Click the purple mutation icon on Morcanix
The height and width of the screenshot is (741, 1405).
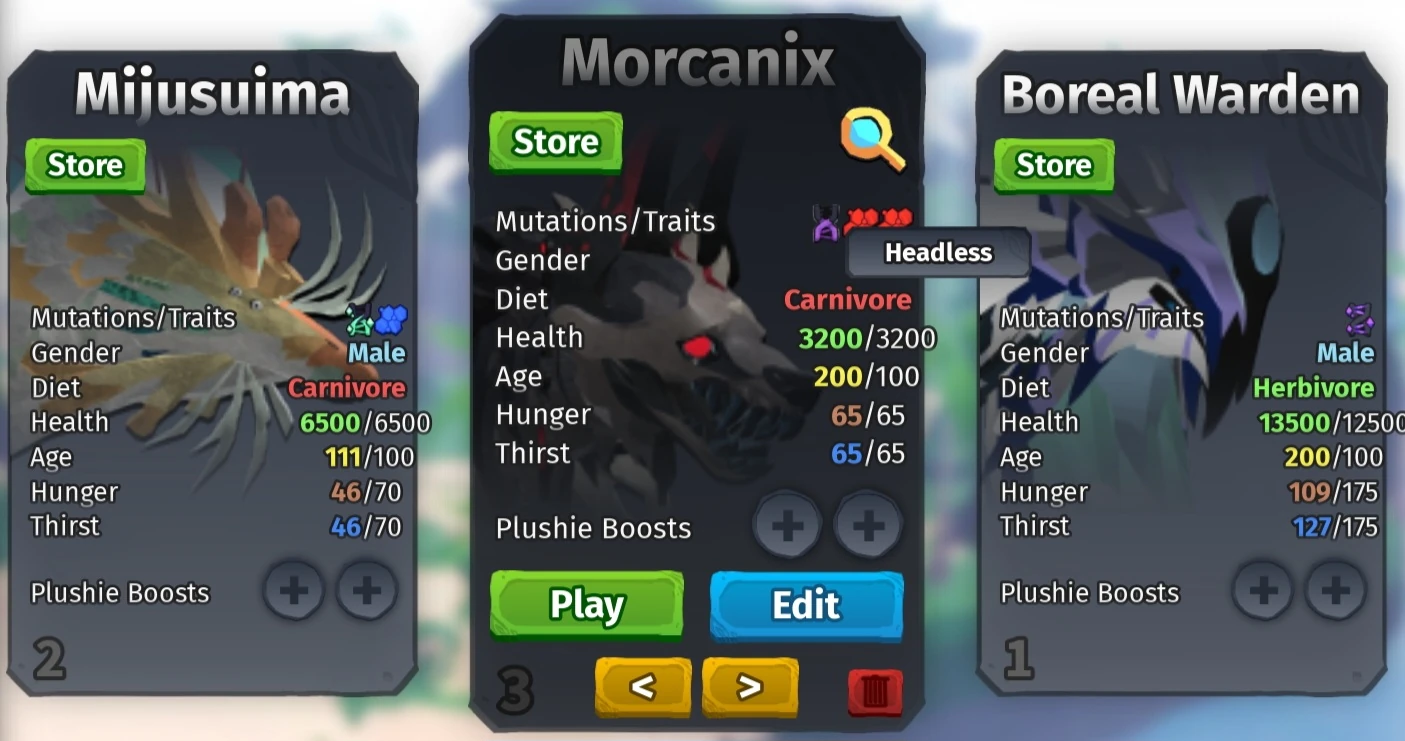pos(824,220)
